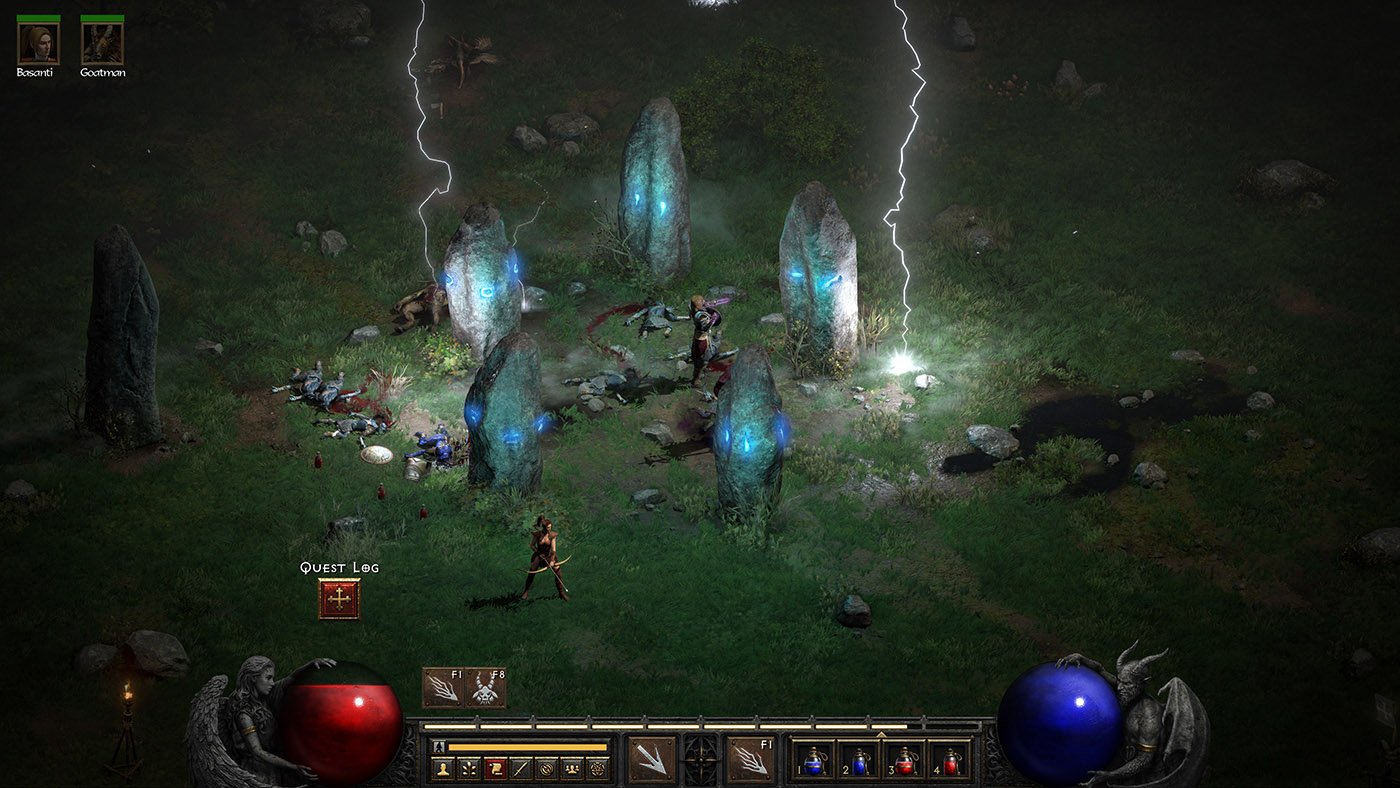Select the Basanti mercenary portrait
Viewport: 1400px width, 788px height.
tap(38, 43)
